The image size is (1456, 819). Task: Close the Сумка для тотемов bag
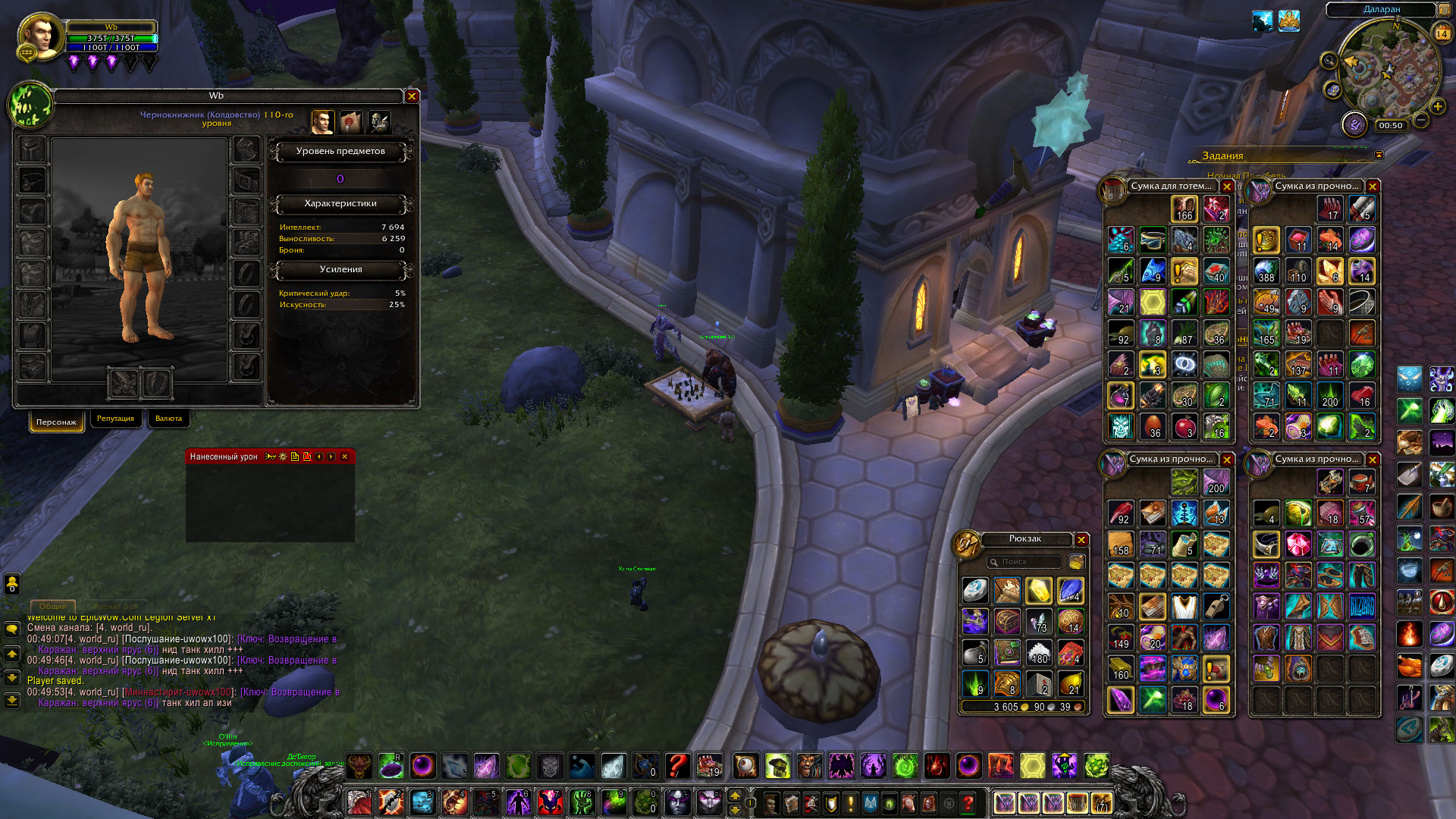pos(1227,187)
